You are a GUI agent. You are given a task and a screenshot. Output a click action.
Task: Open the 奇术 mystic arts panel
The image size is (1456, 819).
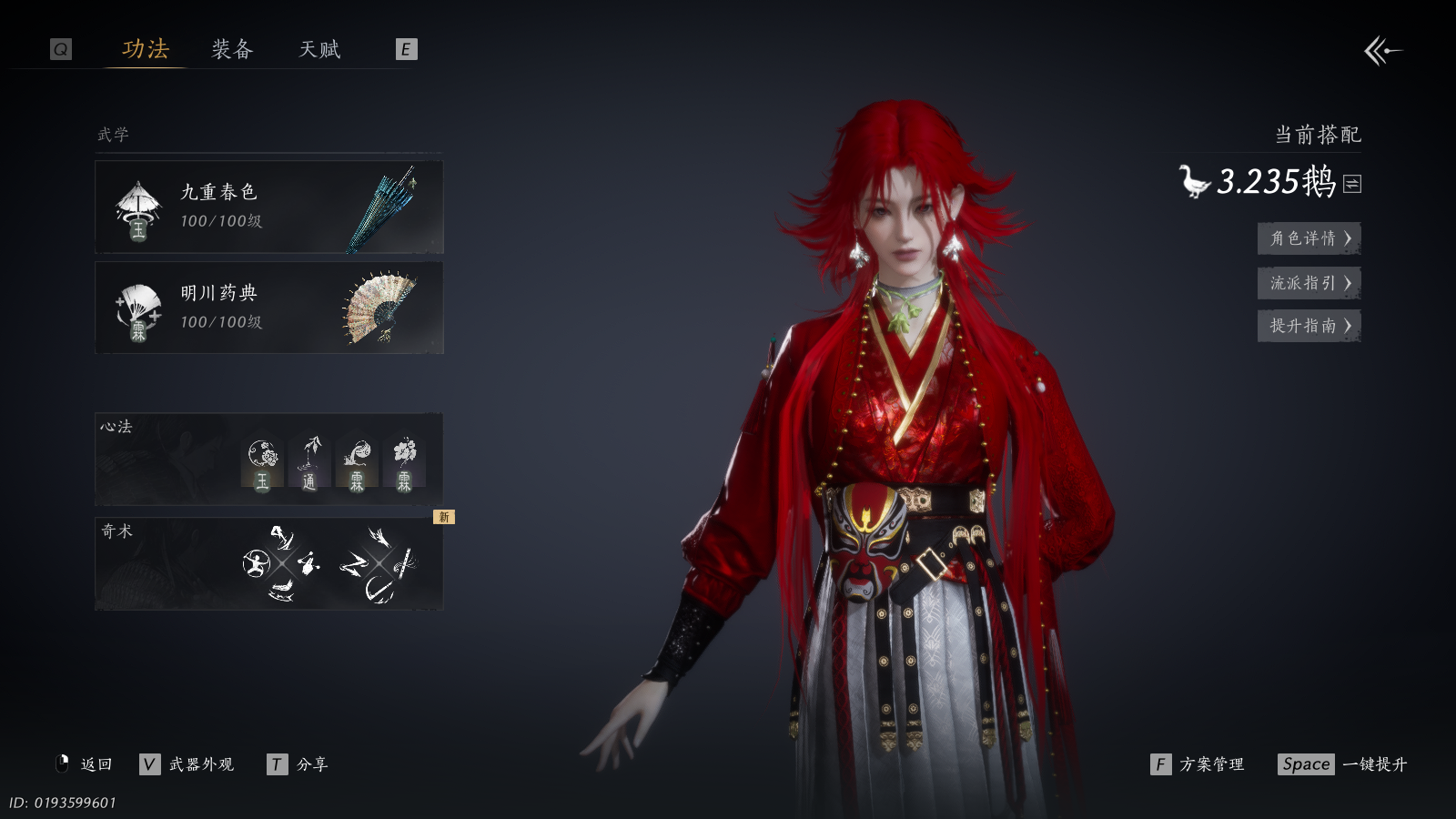pyautogui.click(x=269, y=564)
